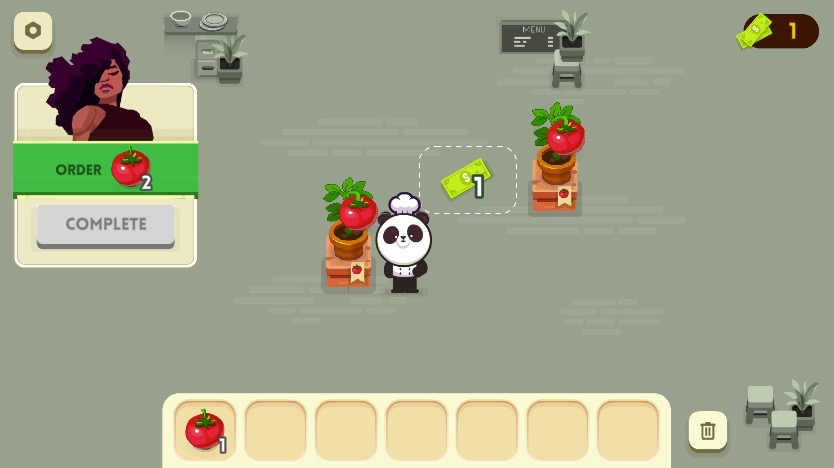Click the trash can discard button
Screen dimensions: 834x468
708,431
